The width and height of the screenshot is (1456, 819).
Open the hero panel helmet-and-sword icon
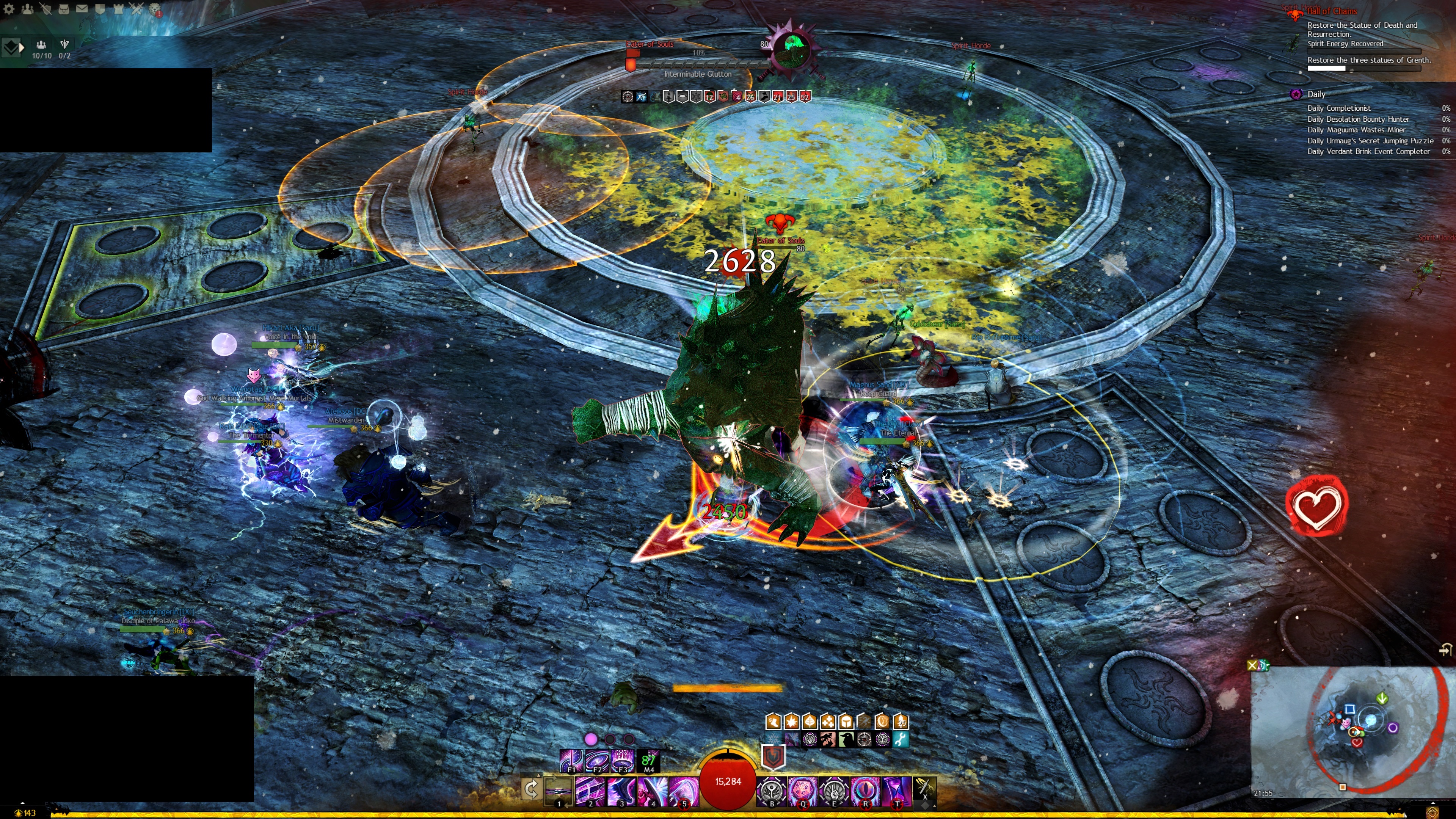[45, 8]
